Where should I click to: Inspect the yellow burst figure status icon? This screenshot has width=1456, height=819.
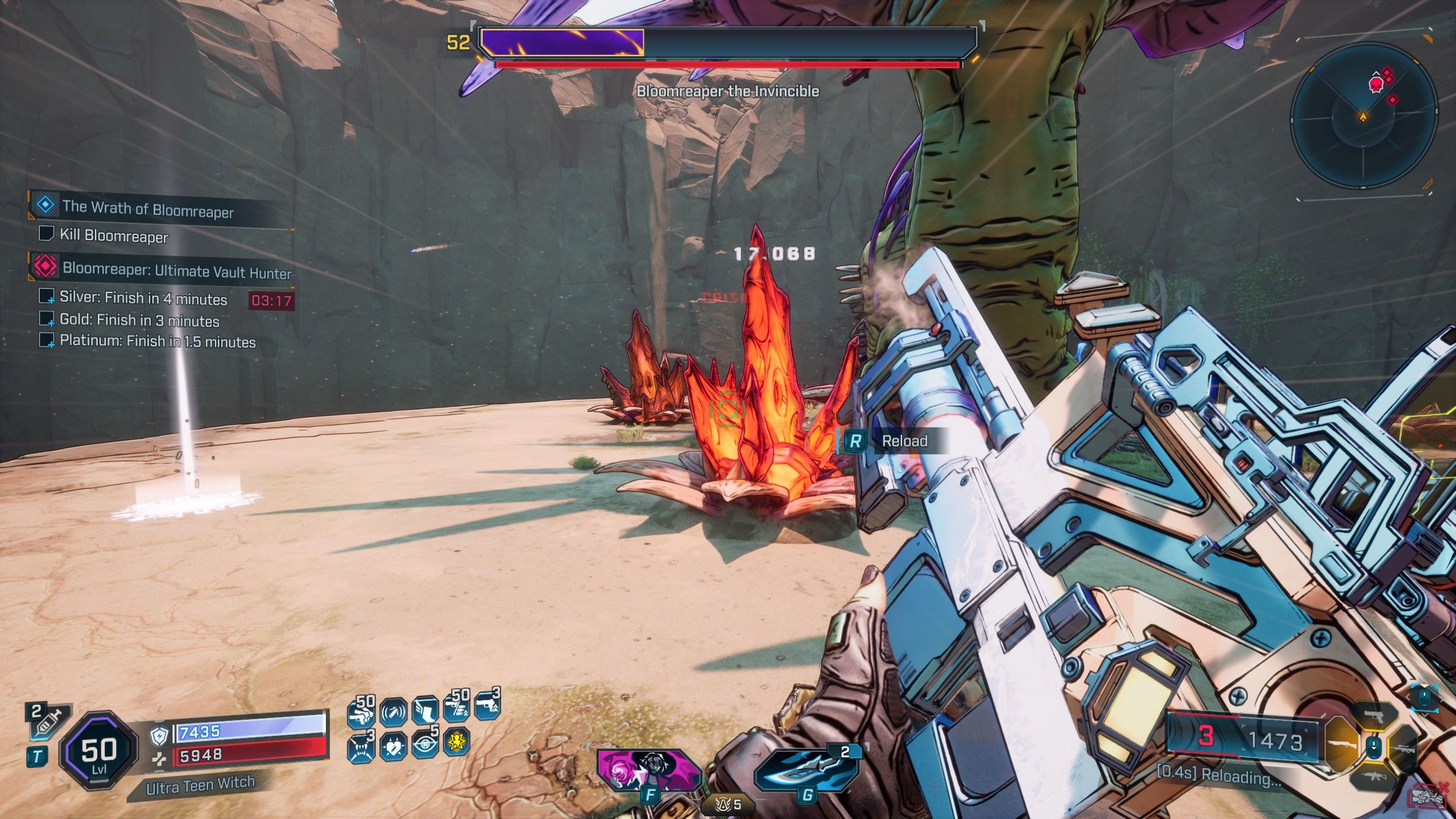457,742
